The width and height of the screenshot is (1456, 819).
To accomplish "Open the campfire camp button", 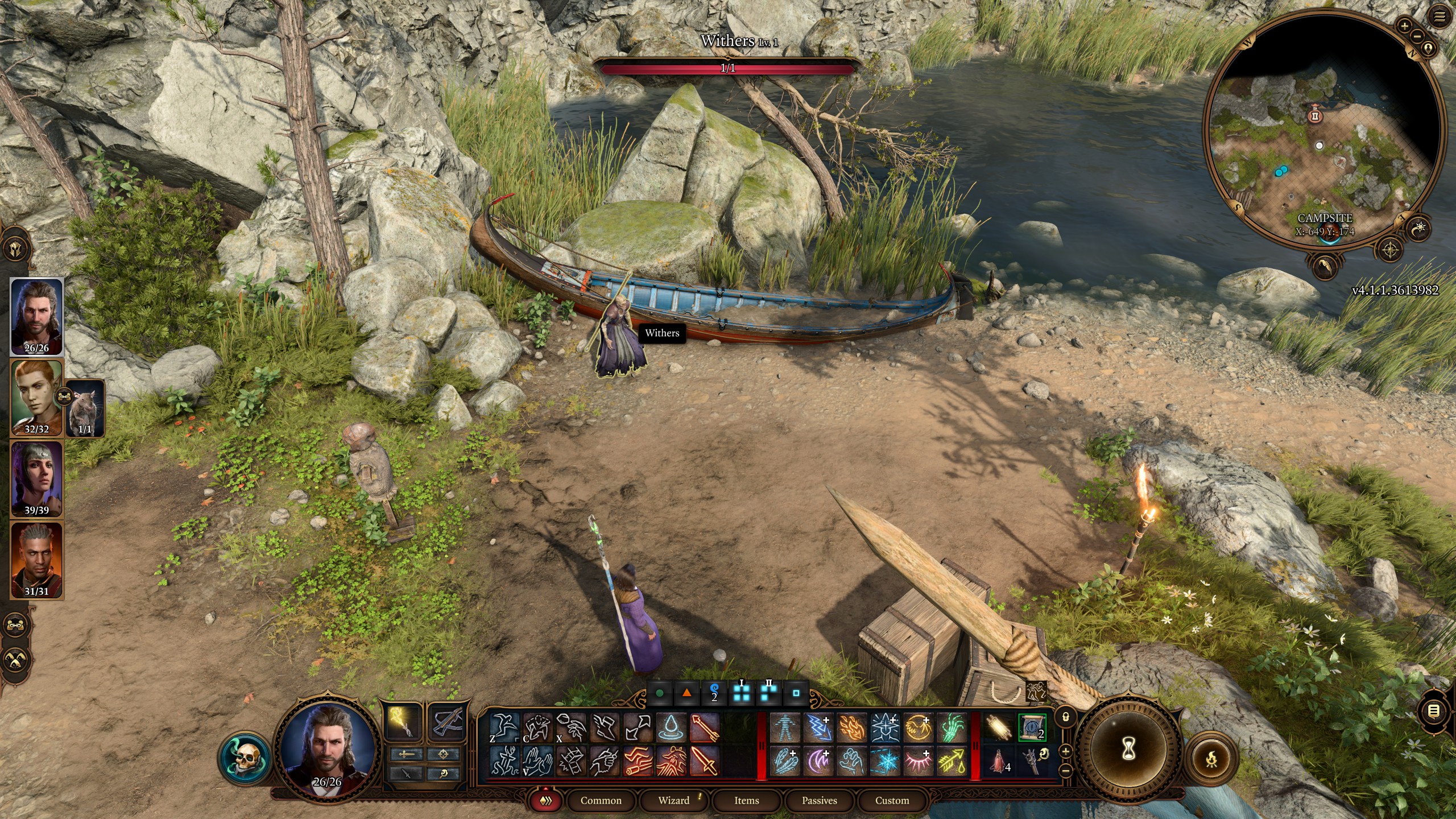I will [1212, 758].
